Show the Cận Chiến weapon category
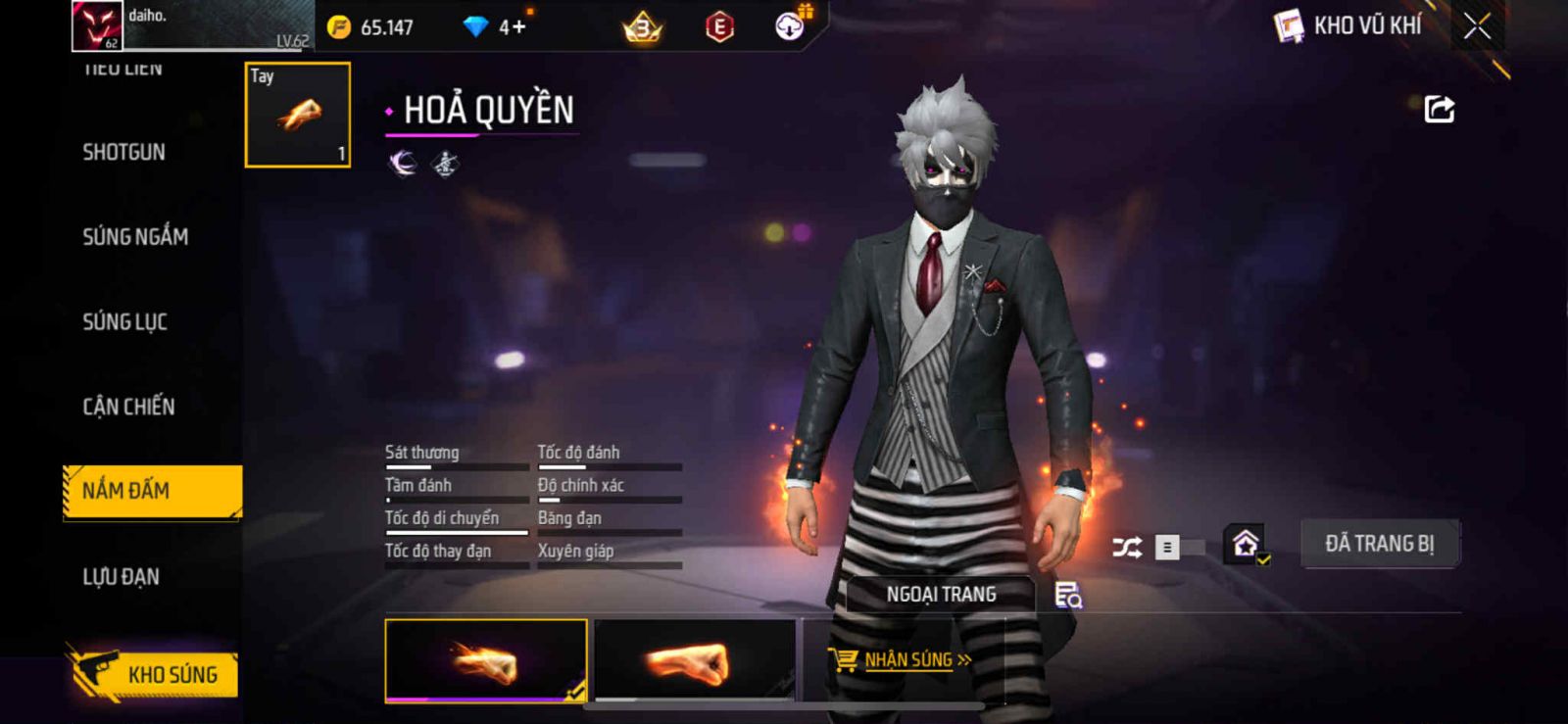Screen dimensions: 1568x724 point(128,407)
